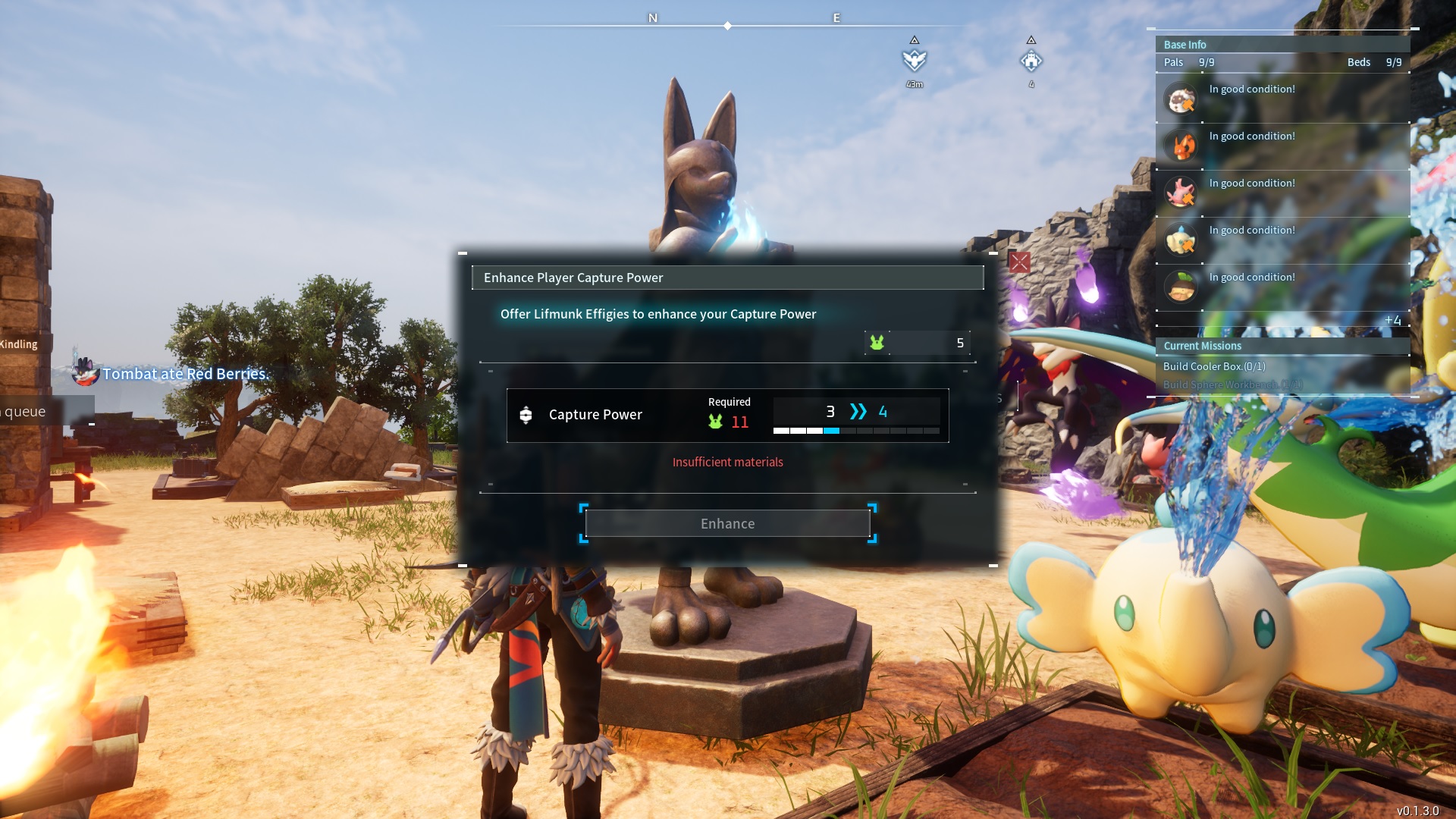Image resolution: width=1456 pixels, height=819 pixels.
Task: Select the Capture Power upgrade row
Action: coord(727,415)
